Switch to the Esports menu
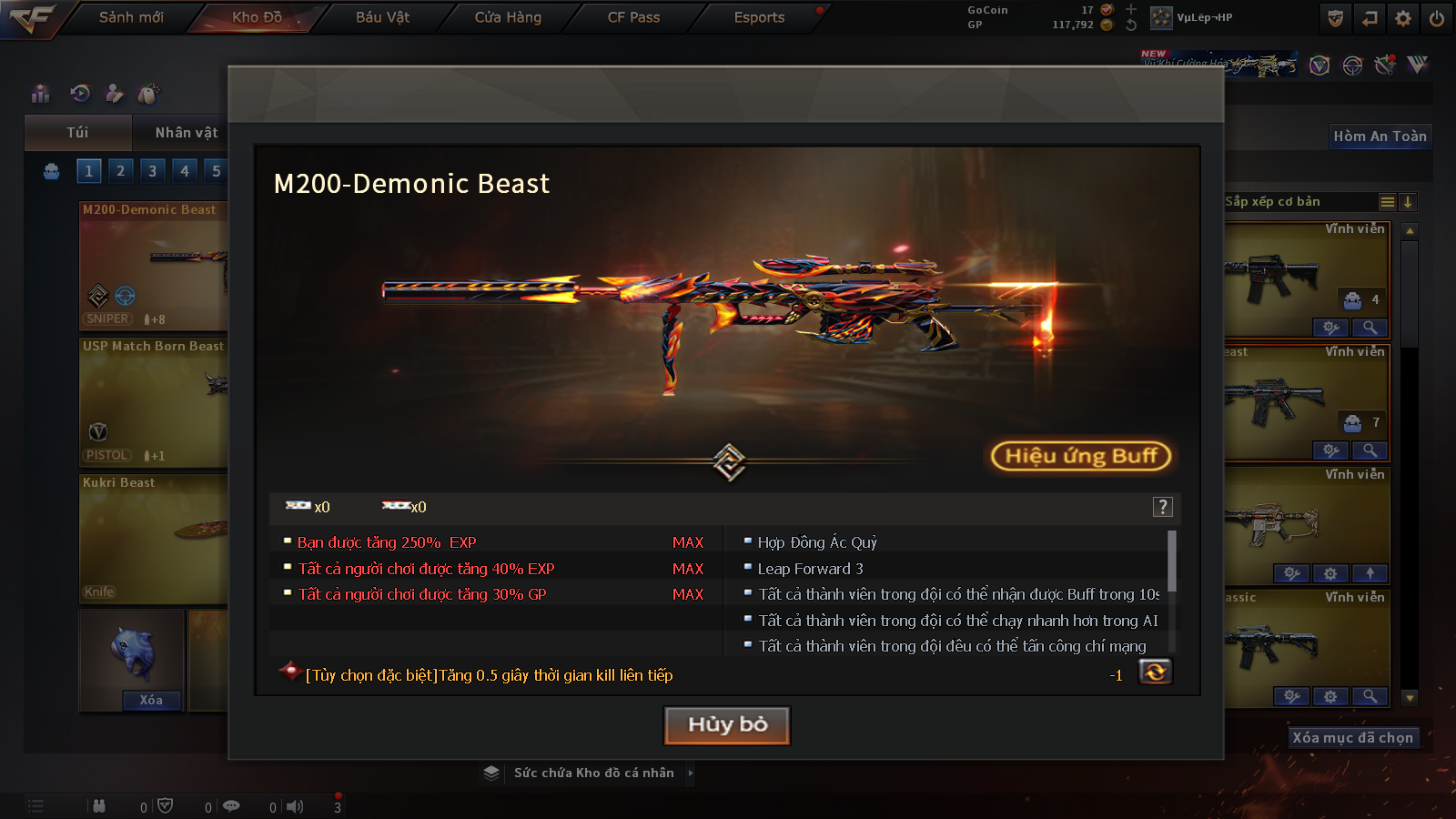The height and width of the screenshot is (819, 1456). coord(759,17)
